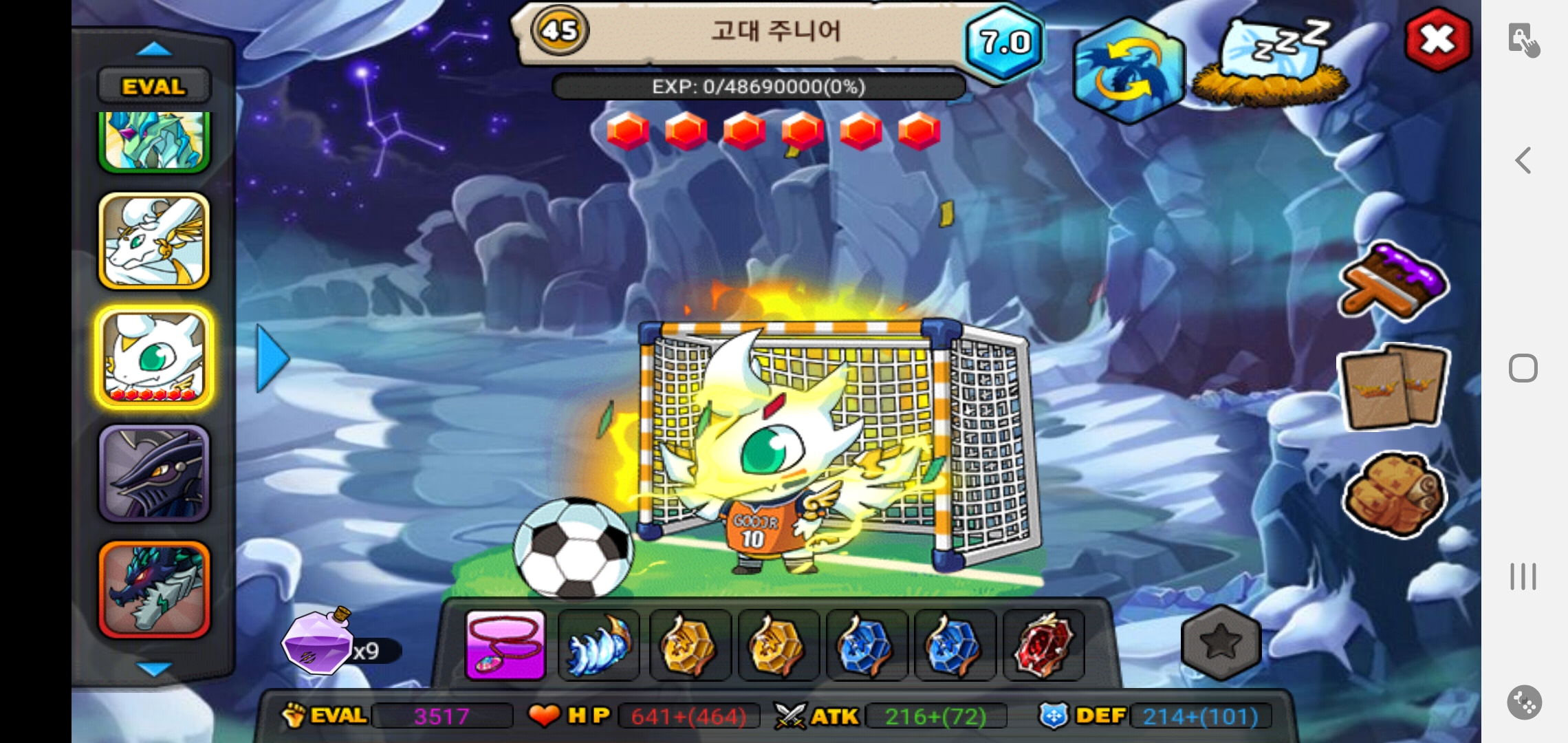The height and width of the screenshot is (743, 1568).
Task: Select the pink necklace equipment slot
Action: (505, 645)
